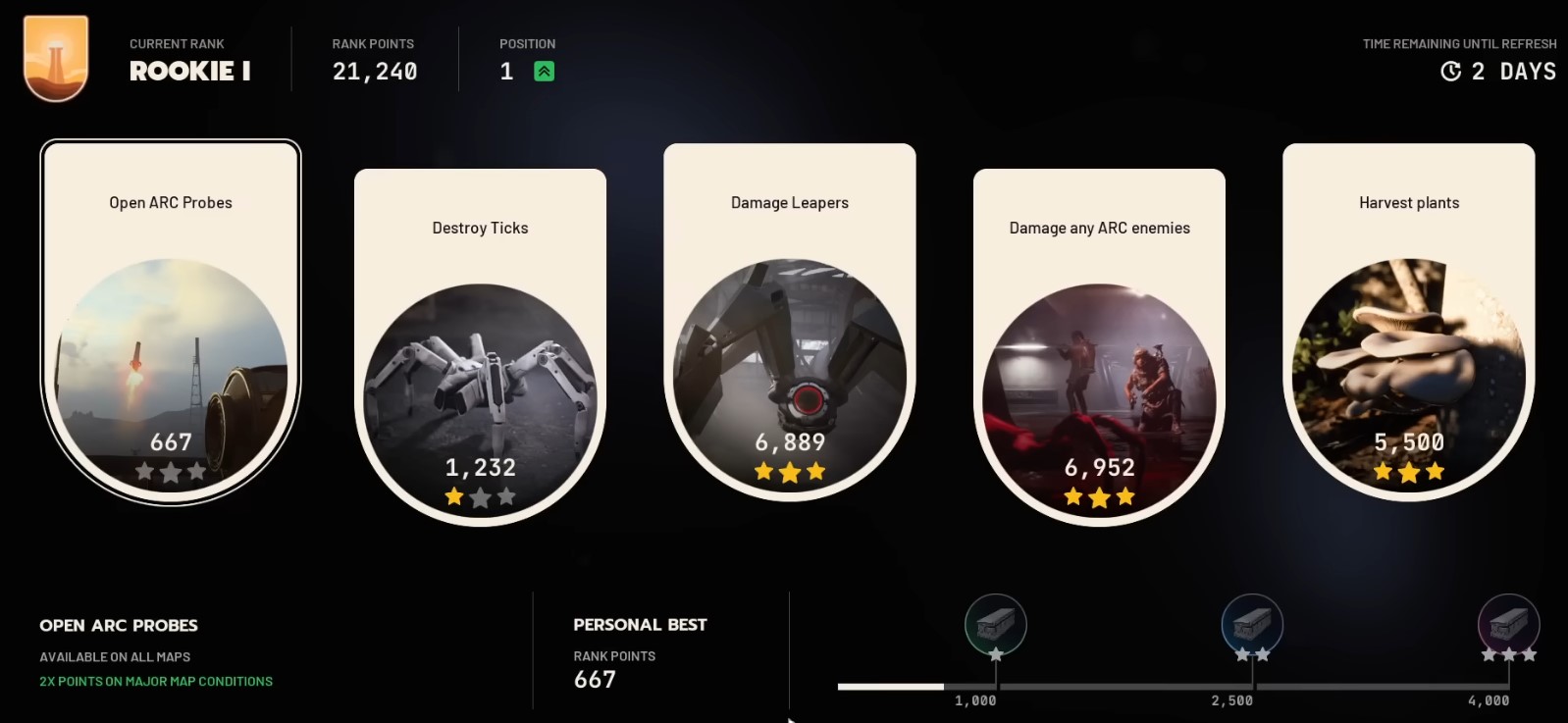
Task: Click the green position rank-up arrow
Action: click(x=543, y=70)
